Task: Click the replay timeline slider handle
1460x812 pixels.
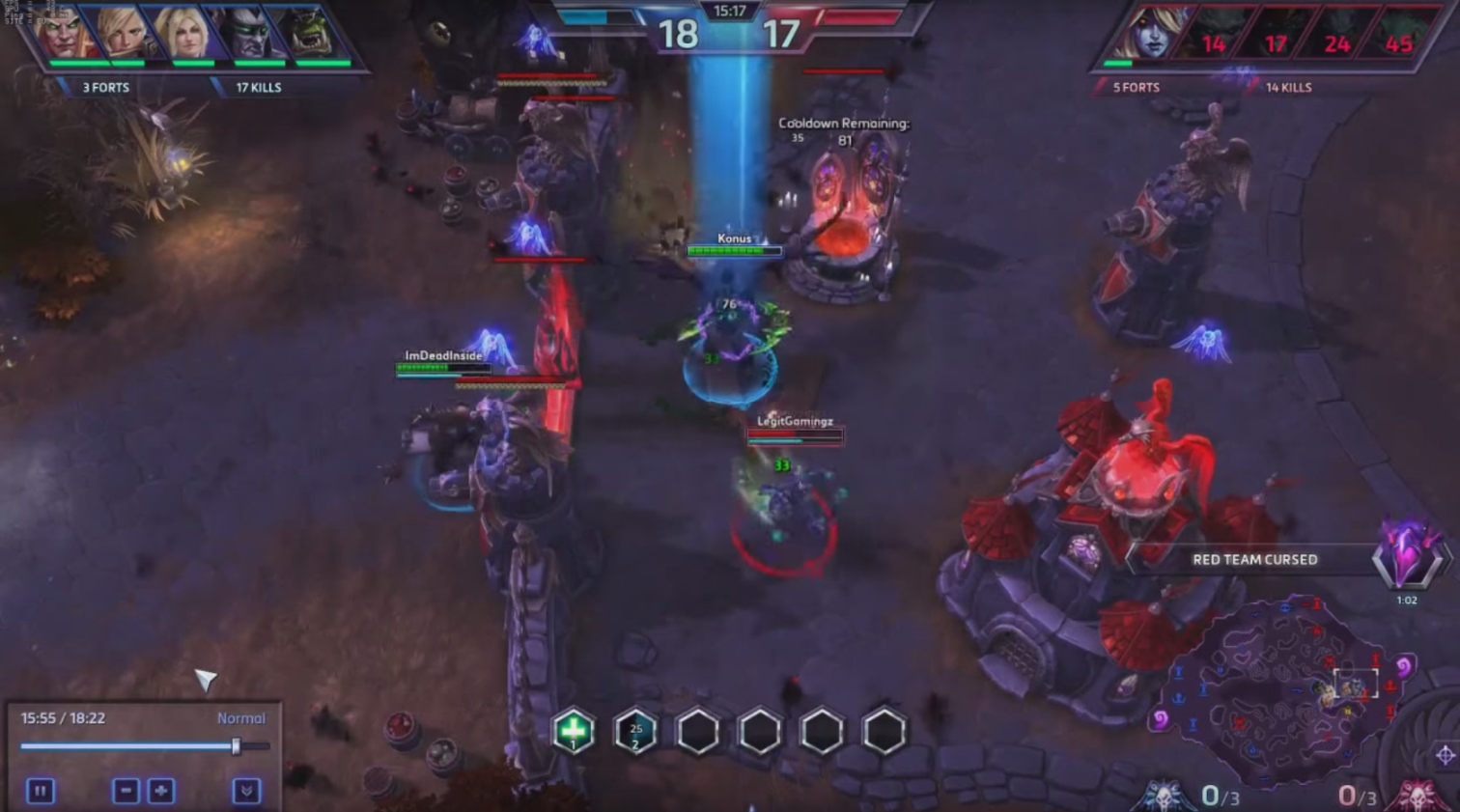Action: [236, 746]
